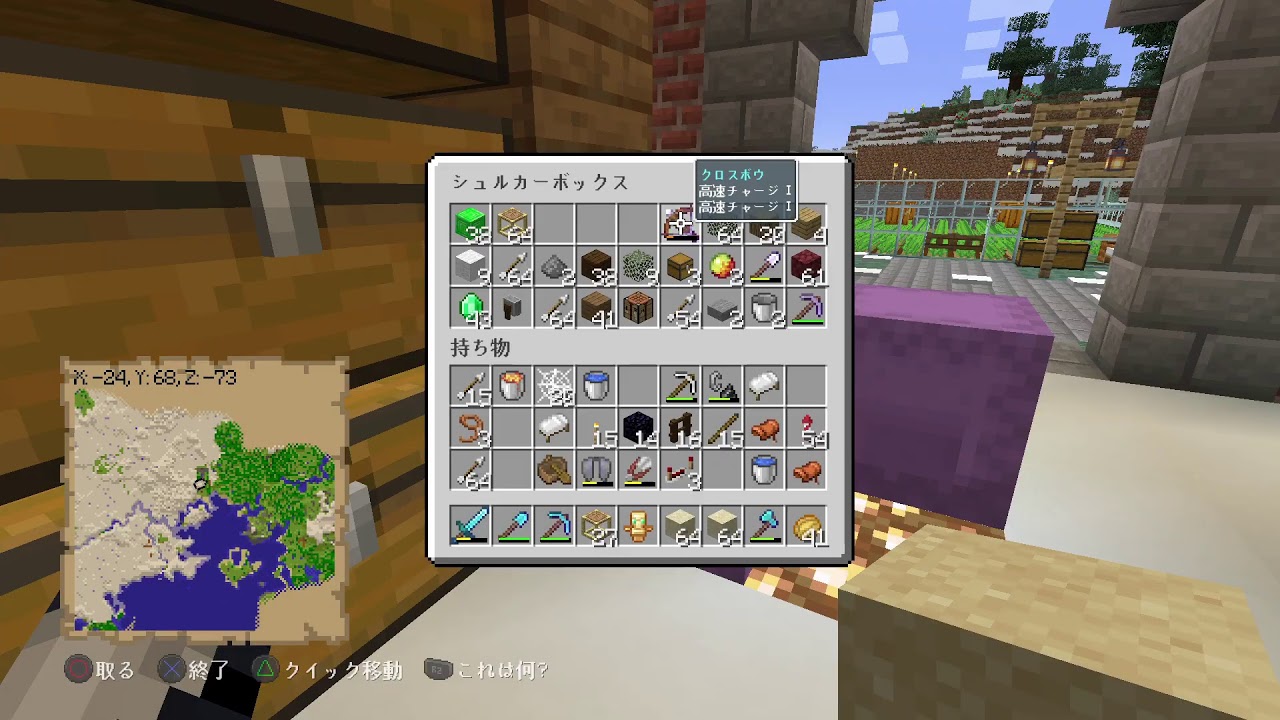1280x720 pixels.
Task: Click the obsidian stack in the inventory
Action: pyautogui.click(x=638, y=429)
